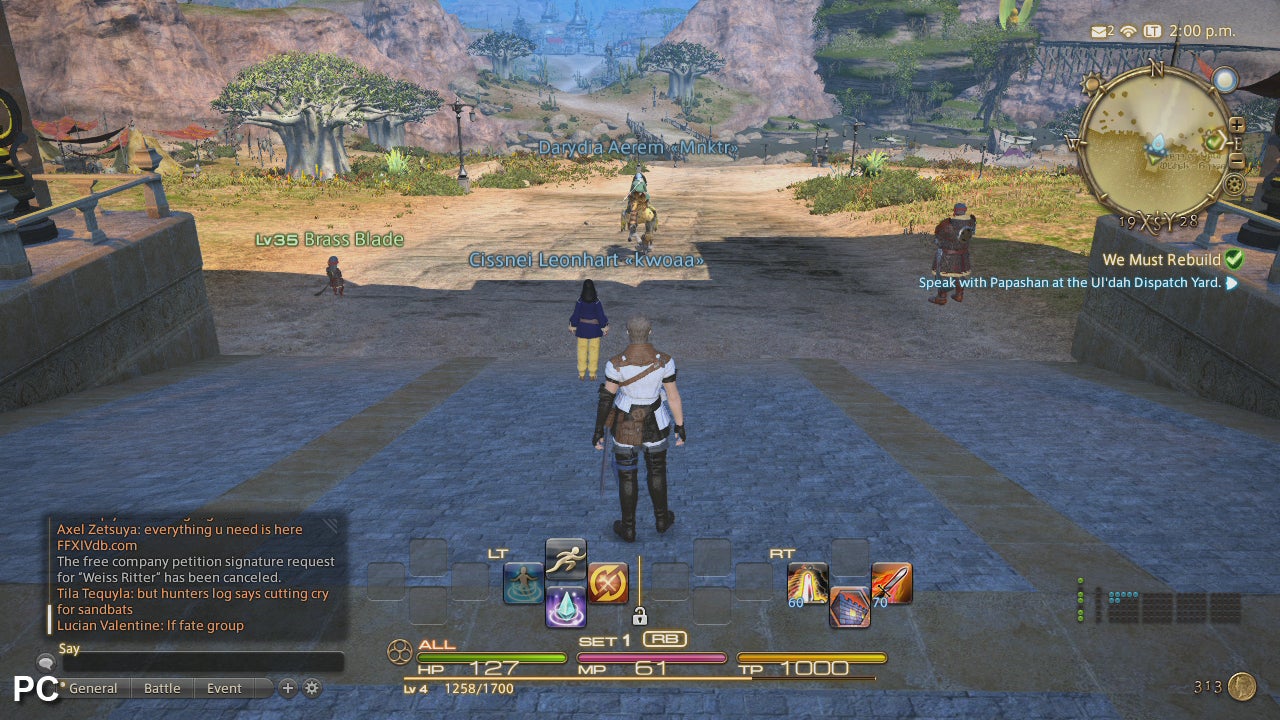Screen dimensions: 1280x720
Task: Switch to the Battle chat tab
Action: 162,688
